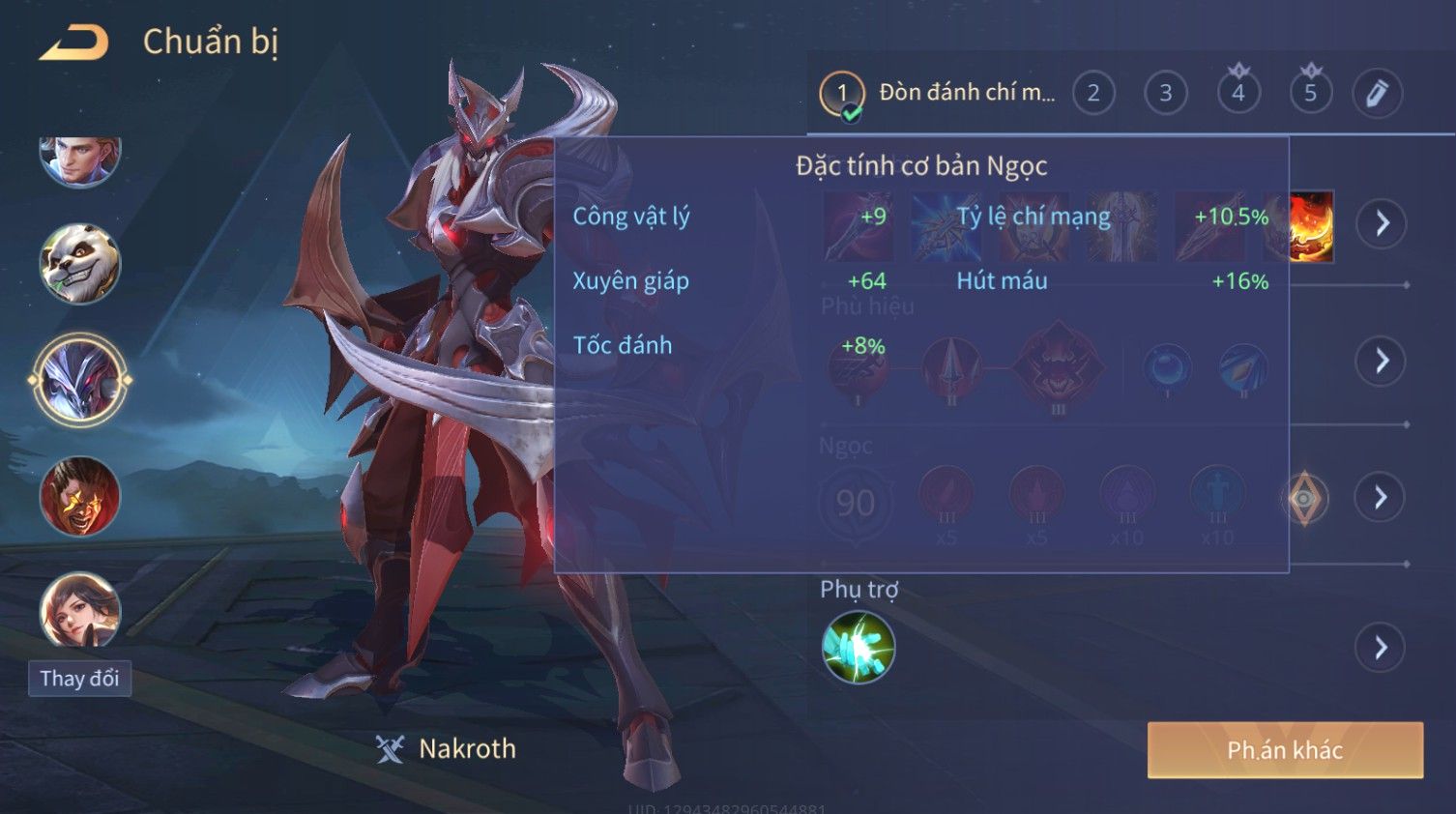Expand the Ngọc rune row arrow
Image resolution: width=1456 pixels, height=814 pixels.
coord(1382,497)
